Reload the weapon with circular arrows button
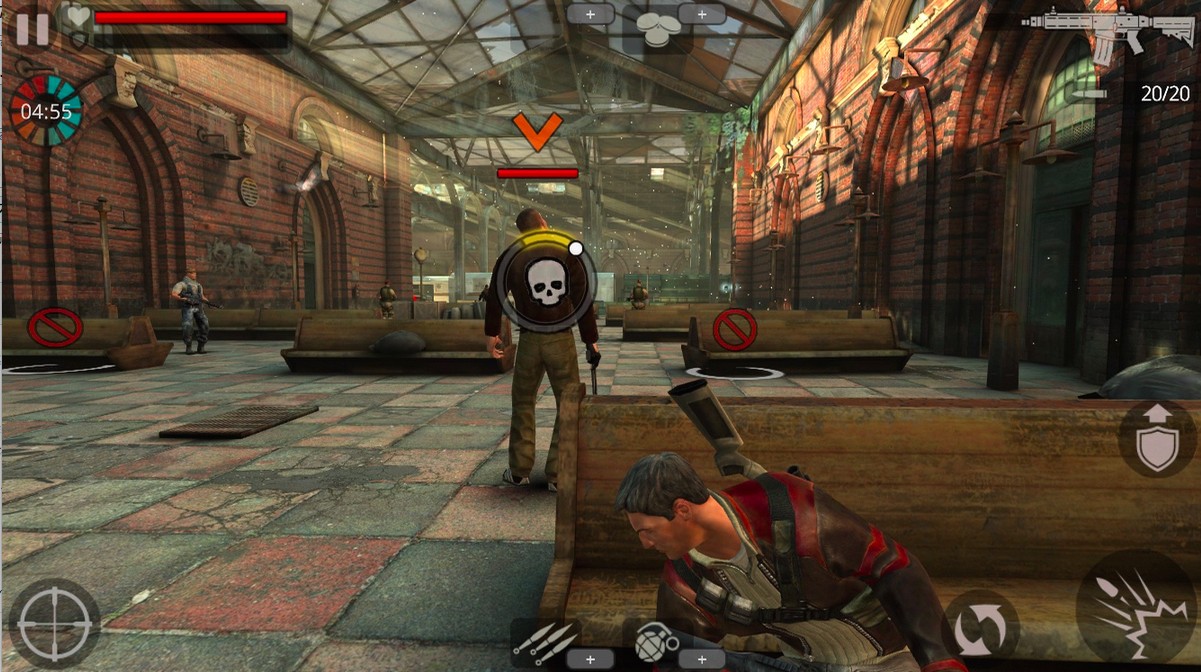Image resolution: width=1201 pixels, height=672 pixels. click(x=980, y=628)
